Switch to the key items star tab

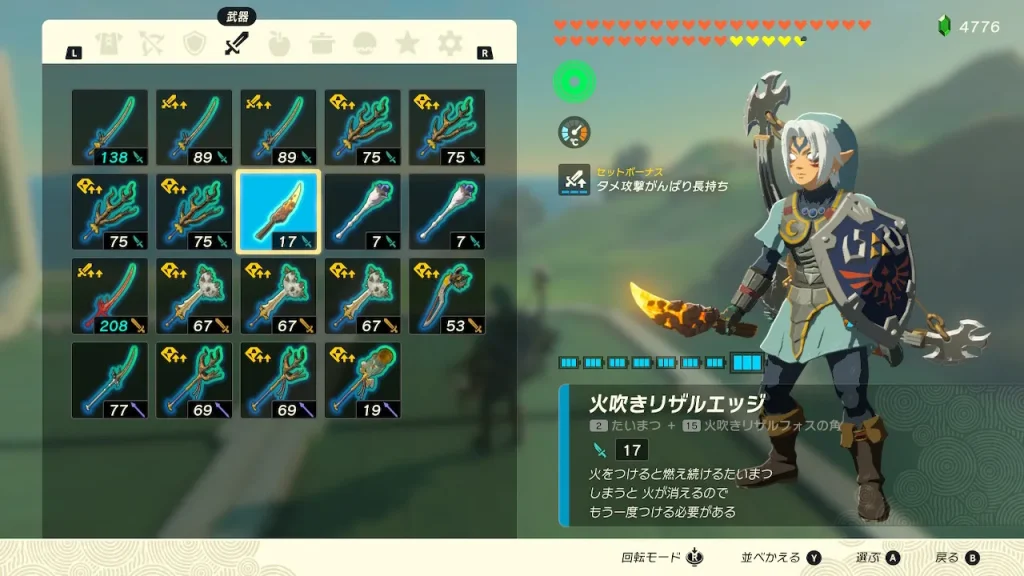[x=408, y=44]
